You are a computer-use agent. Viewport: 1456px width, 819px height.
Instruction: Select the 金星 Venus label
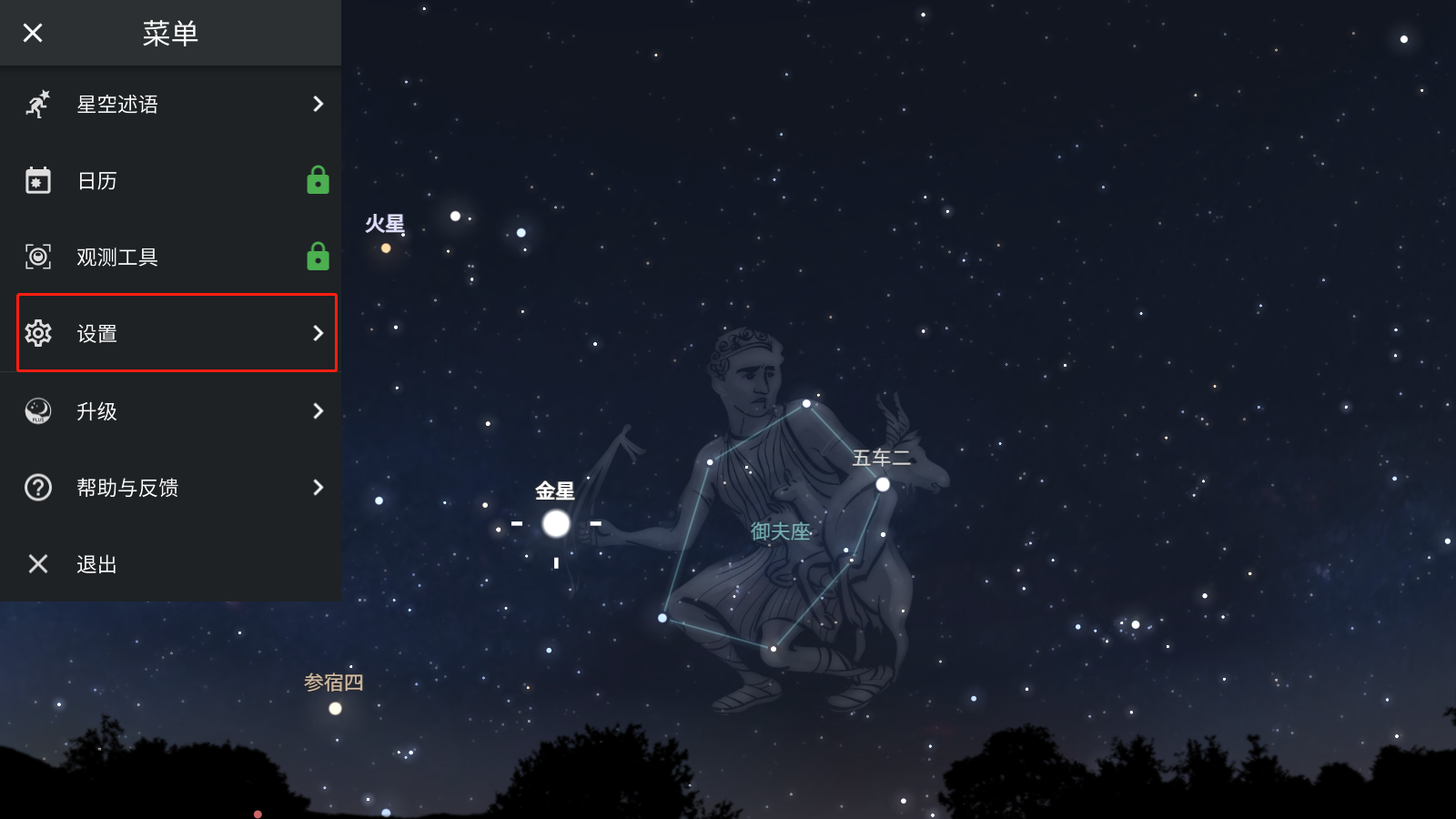coord(554,491)
